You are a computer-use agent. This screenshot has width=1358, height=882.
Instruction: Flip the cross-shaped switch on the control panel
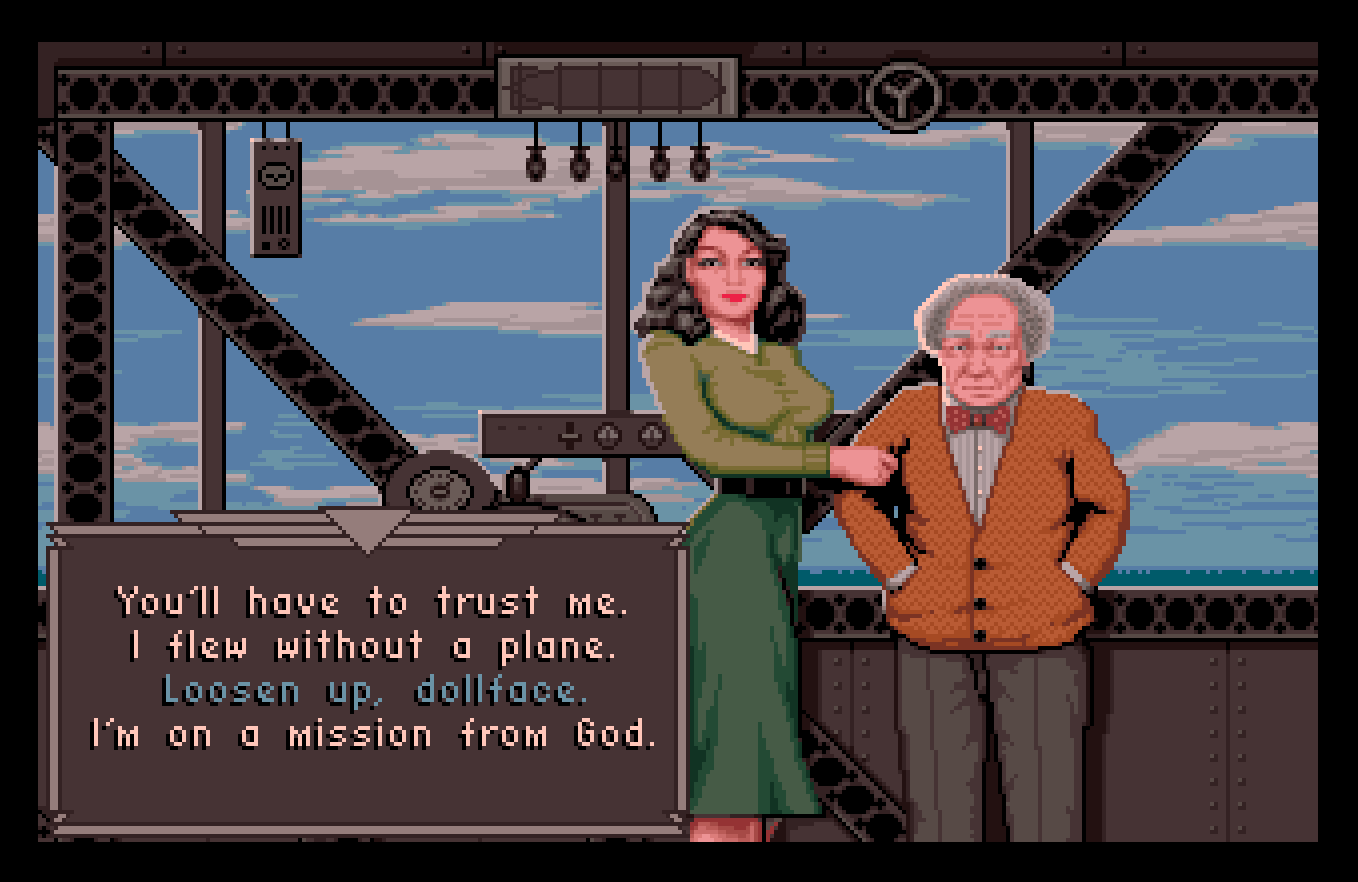(568, 437)
